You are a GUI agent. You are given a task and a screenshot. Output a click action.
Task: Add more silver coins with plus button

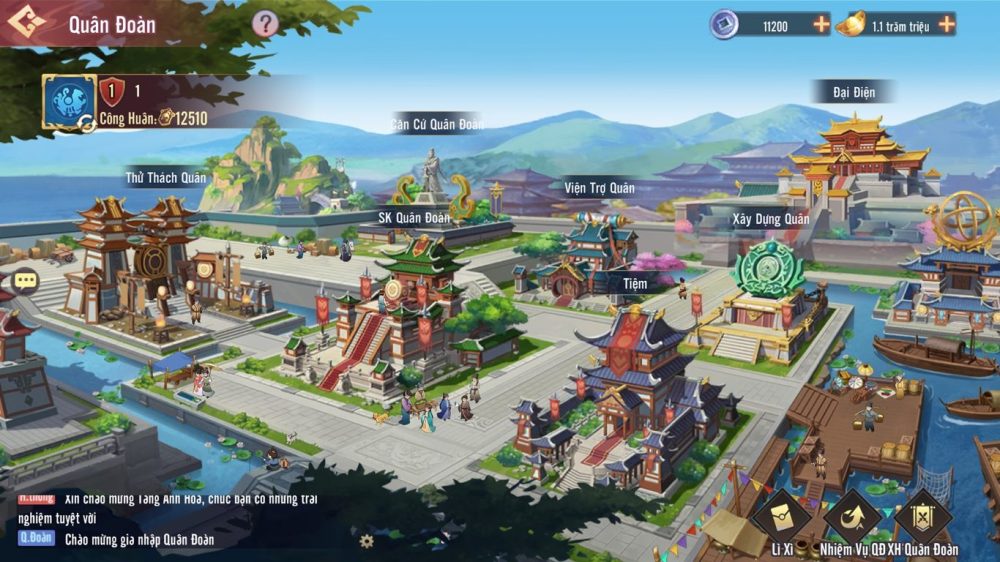coord(821,25)
